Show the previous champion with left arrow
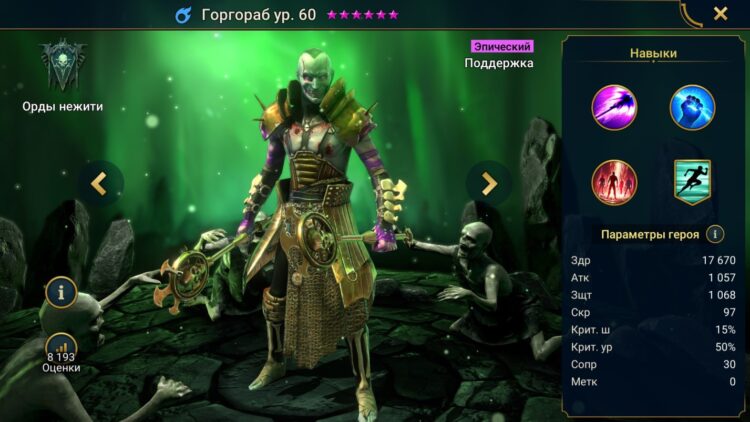750x422 pixels. coord(99,182)
